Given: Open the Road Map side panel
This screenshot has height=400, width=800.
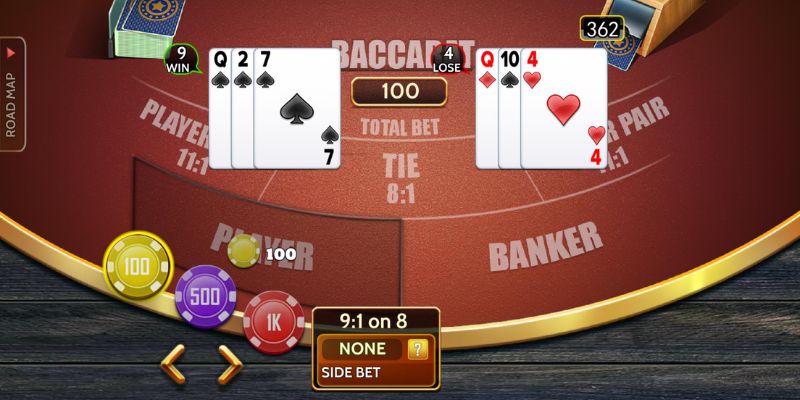Looking at the screenshot, I should [13, 95].
